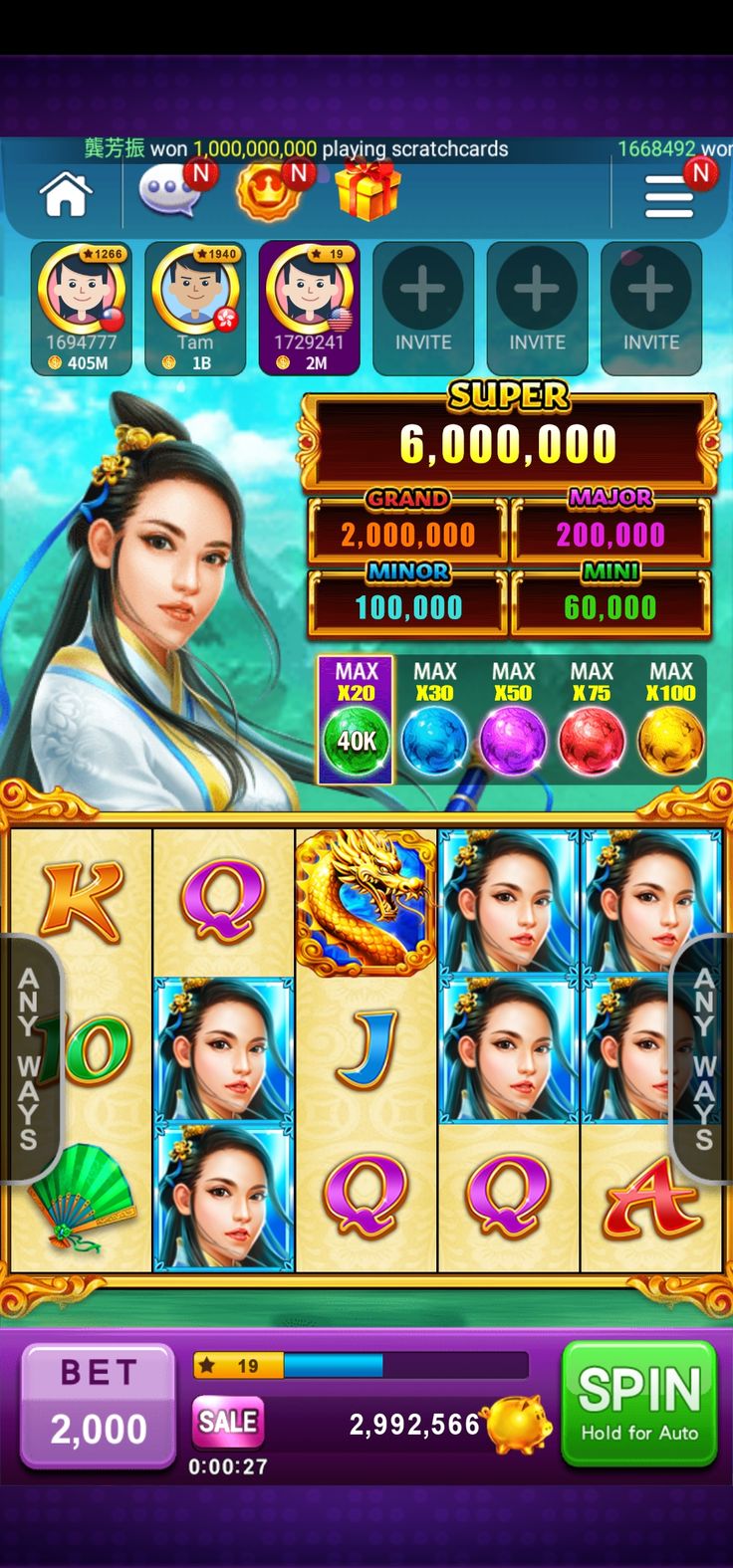The width and height of the screenshot is (733, 1568).
Task: Spin the reels
Action: [639, 1404]
